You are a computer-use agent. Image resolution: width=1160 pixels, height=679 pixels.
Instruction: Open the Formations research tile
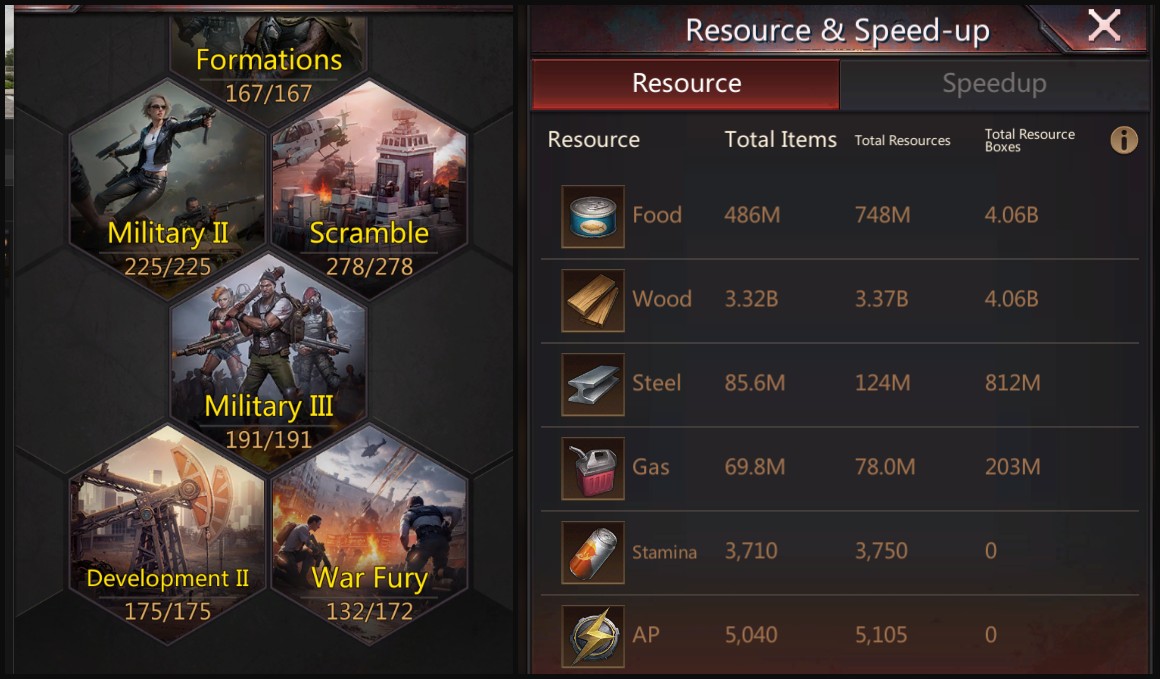click(x=268, y=60)
